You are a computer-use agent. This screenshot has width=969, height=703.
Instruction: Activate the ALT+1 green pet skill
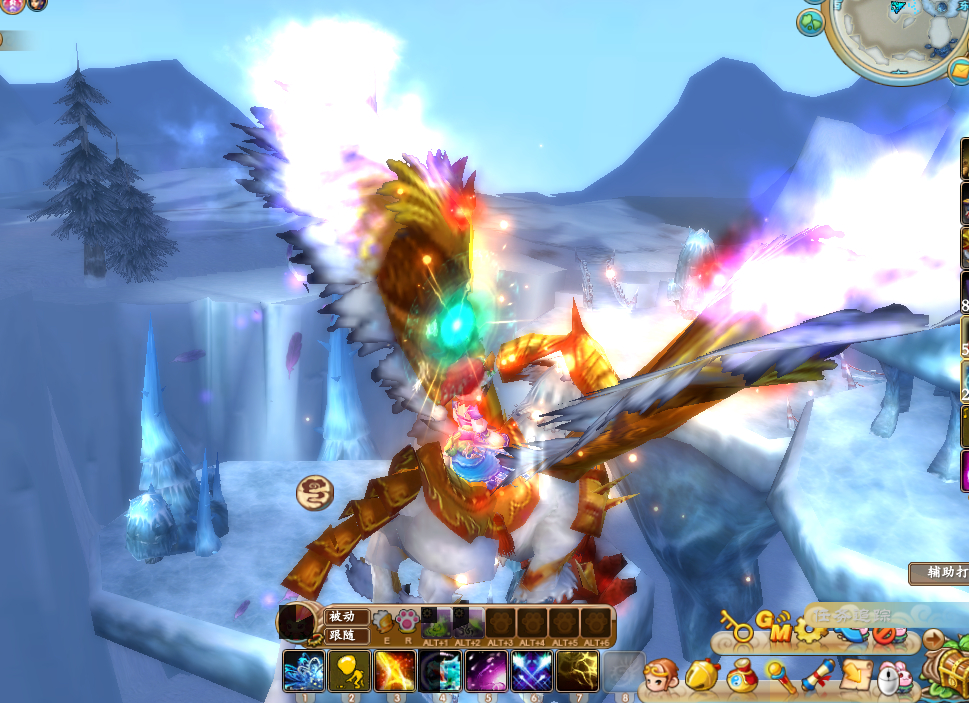[437, 622]
